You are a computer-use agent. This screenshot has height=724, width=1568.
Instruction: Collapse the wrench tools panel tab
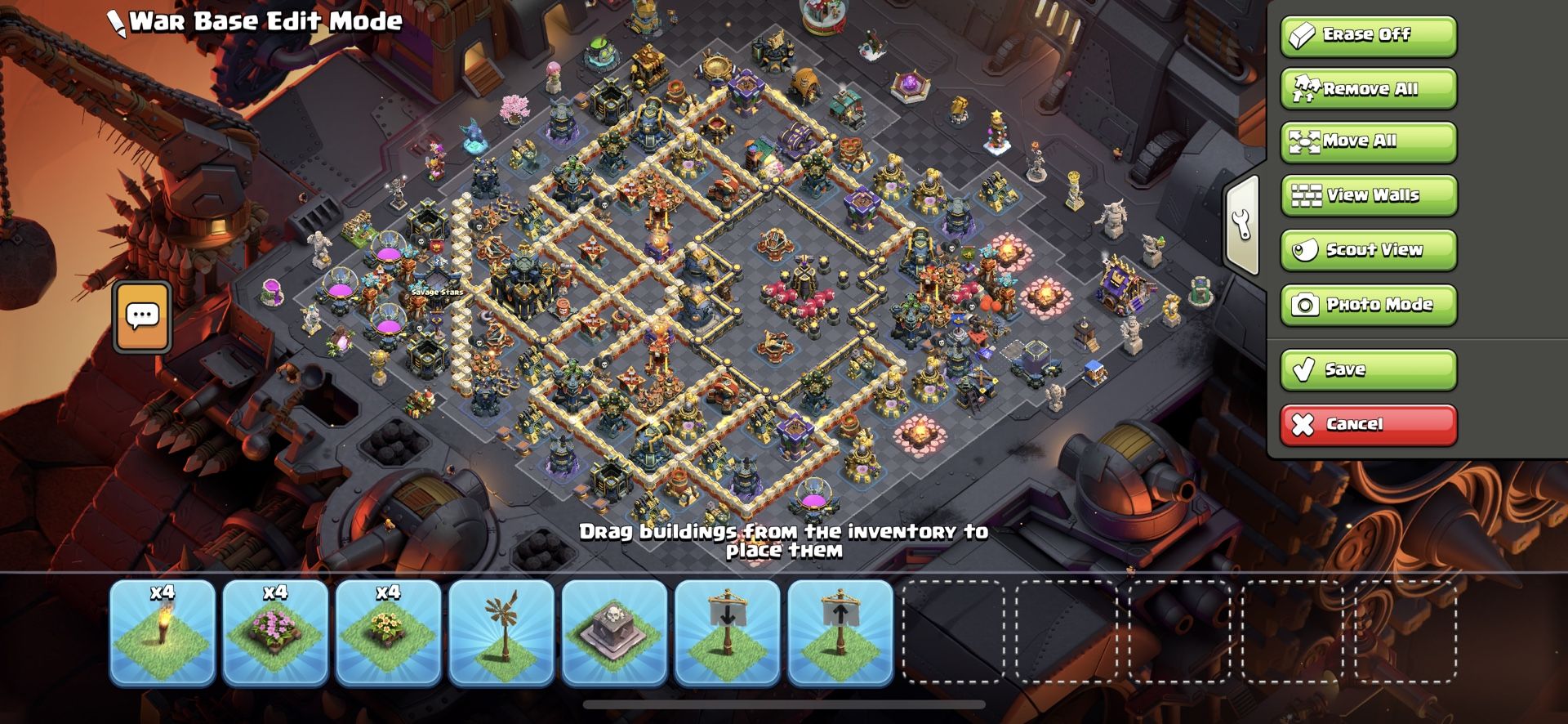tap(1242, 224)
